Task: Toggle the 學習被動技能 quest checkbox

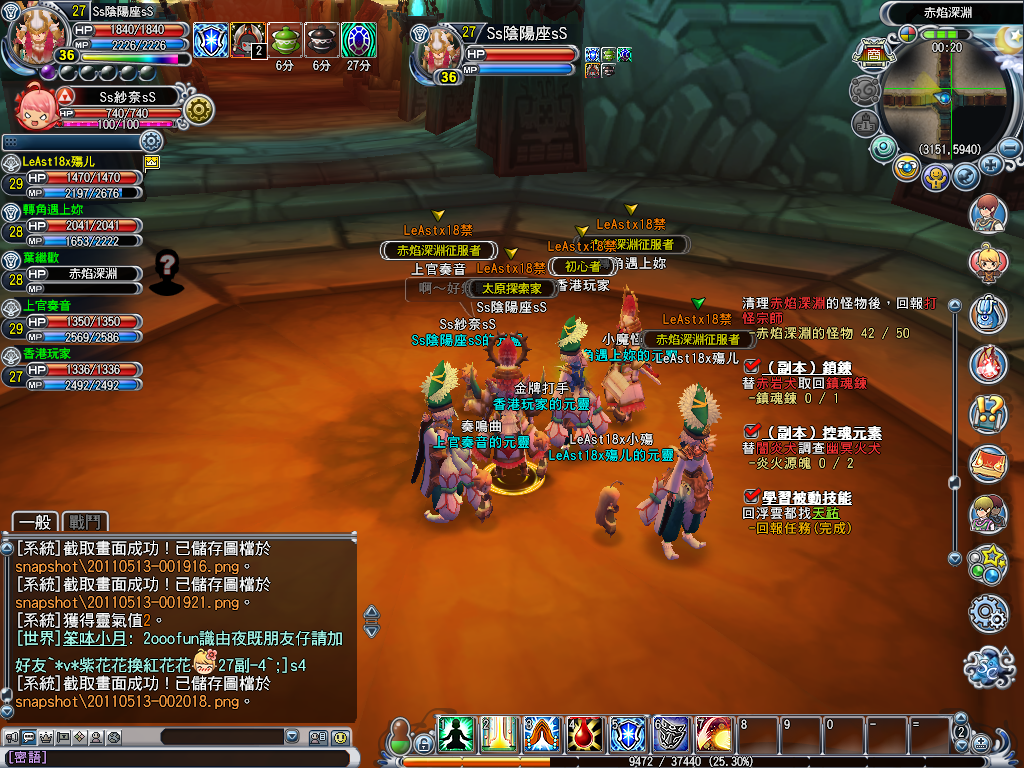Action: [752, 497]
